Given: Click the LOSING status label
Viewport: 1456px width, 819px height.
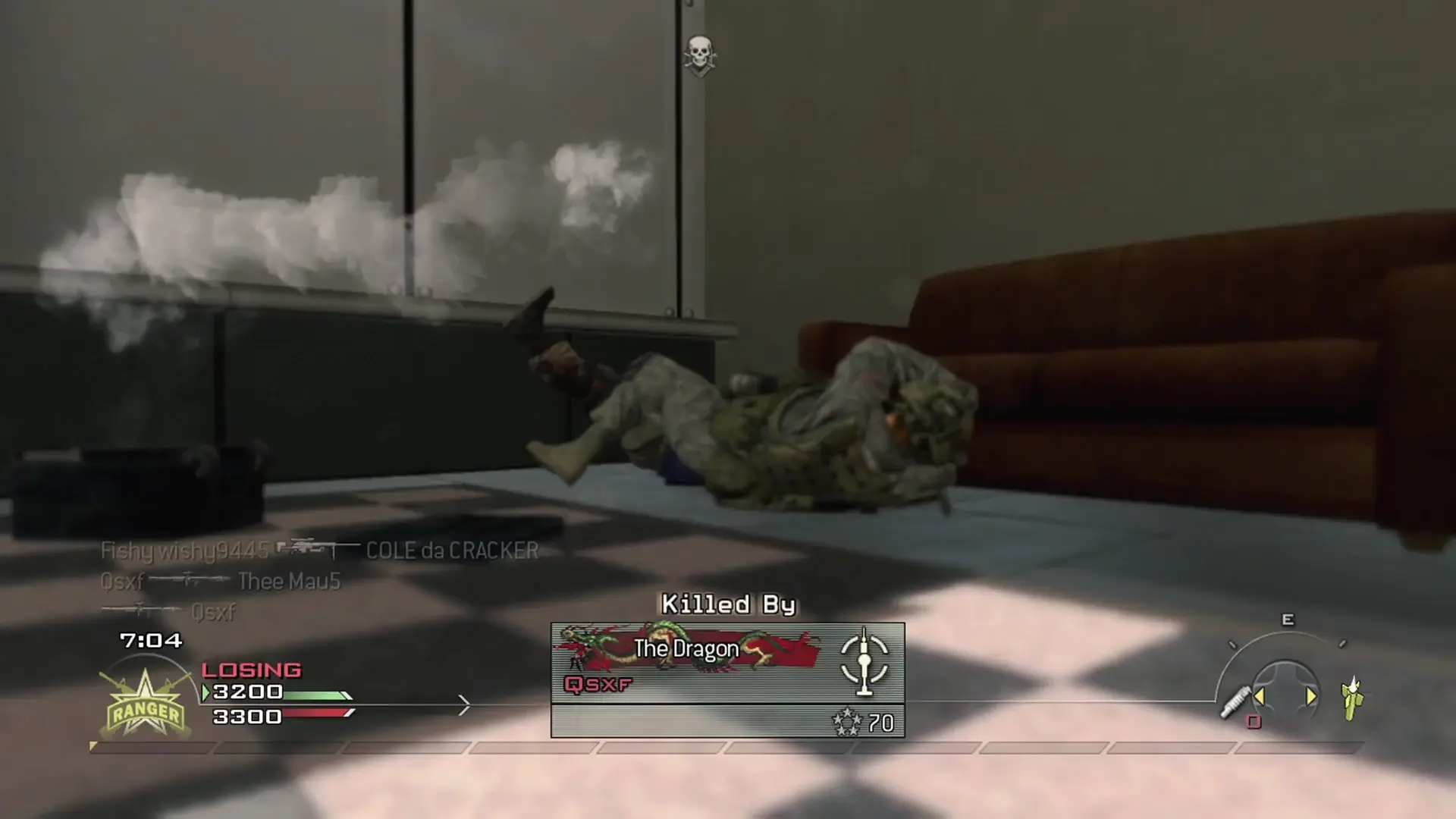Looking at the screenshot, I should (x=250, y=670).
